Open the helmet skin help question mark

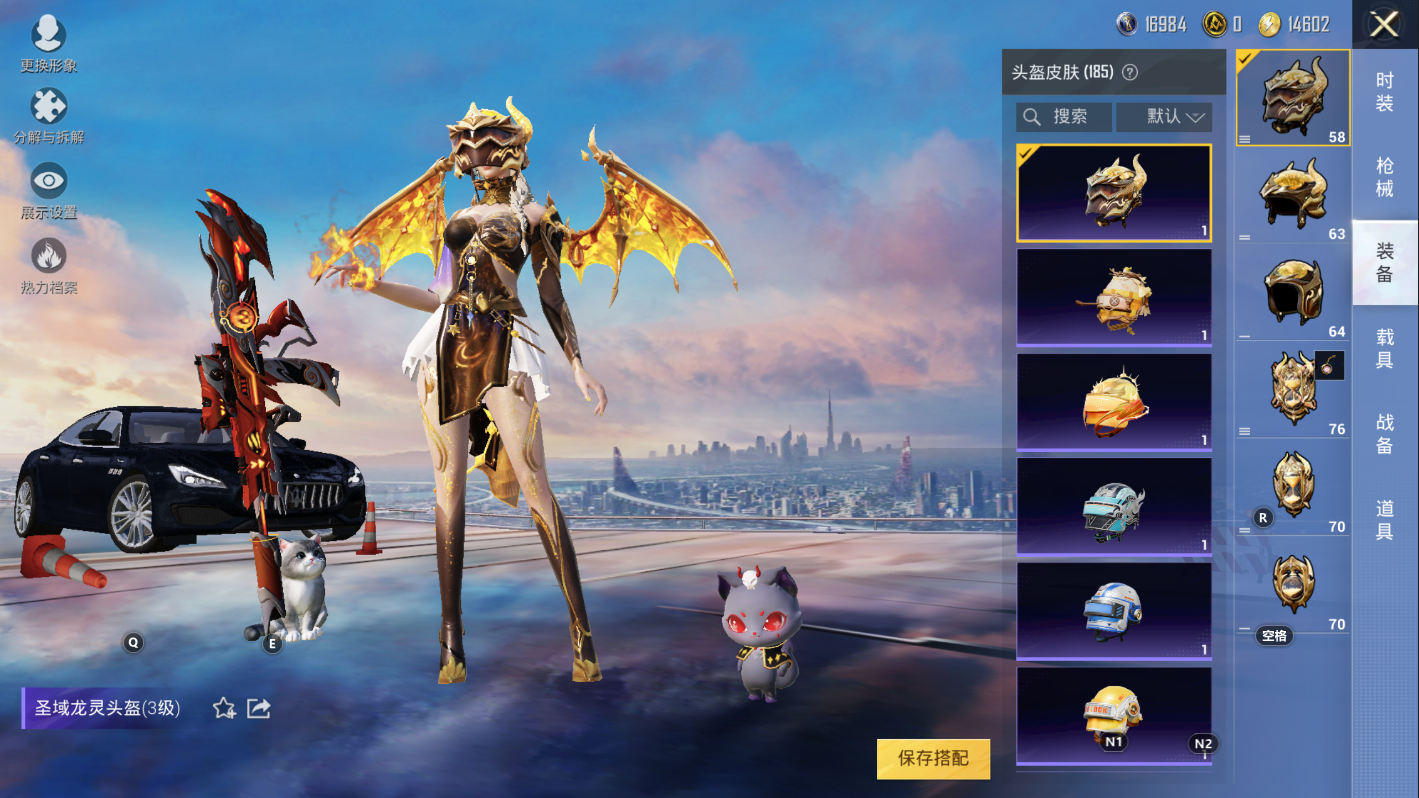tap(1130, 72)
